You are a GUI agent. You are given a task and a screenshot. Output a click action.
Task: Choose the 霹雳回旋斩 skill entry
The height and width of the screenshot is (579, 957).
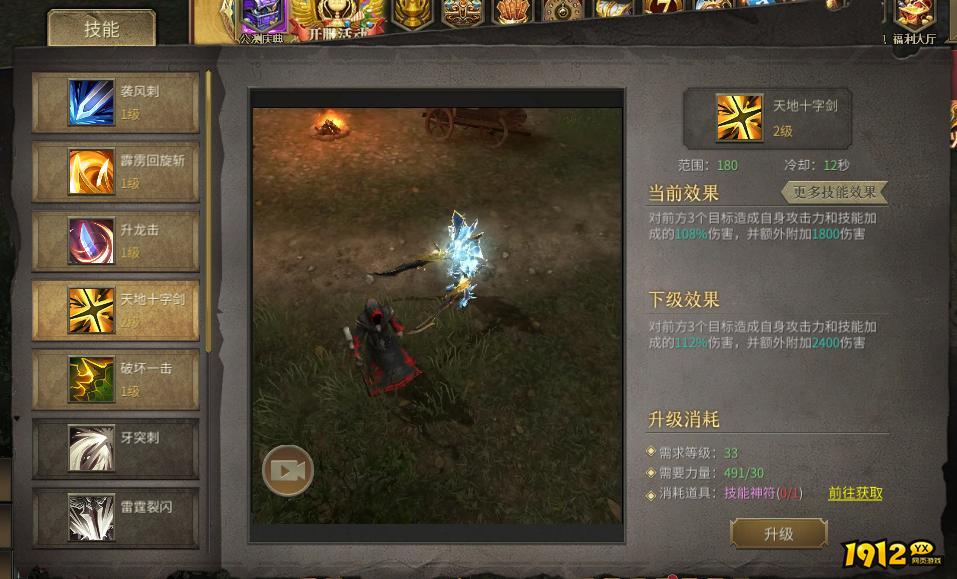[115, 171]
